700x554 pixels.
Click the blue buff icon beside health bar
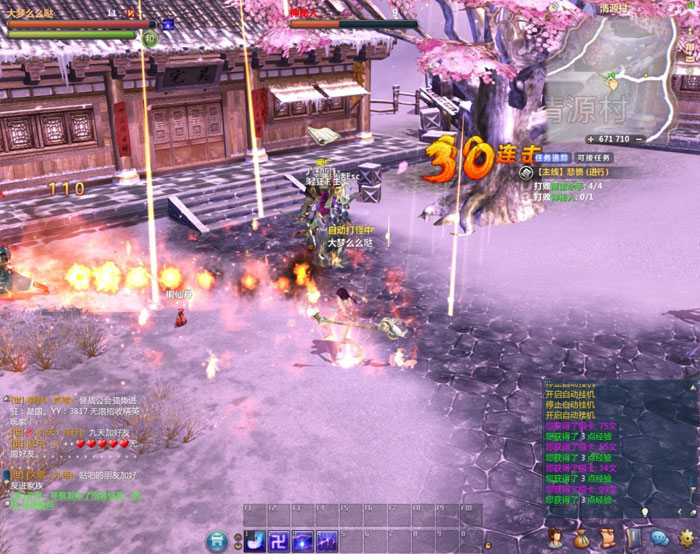(x=168, y=24)
